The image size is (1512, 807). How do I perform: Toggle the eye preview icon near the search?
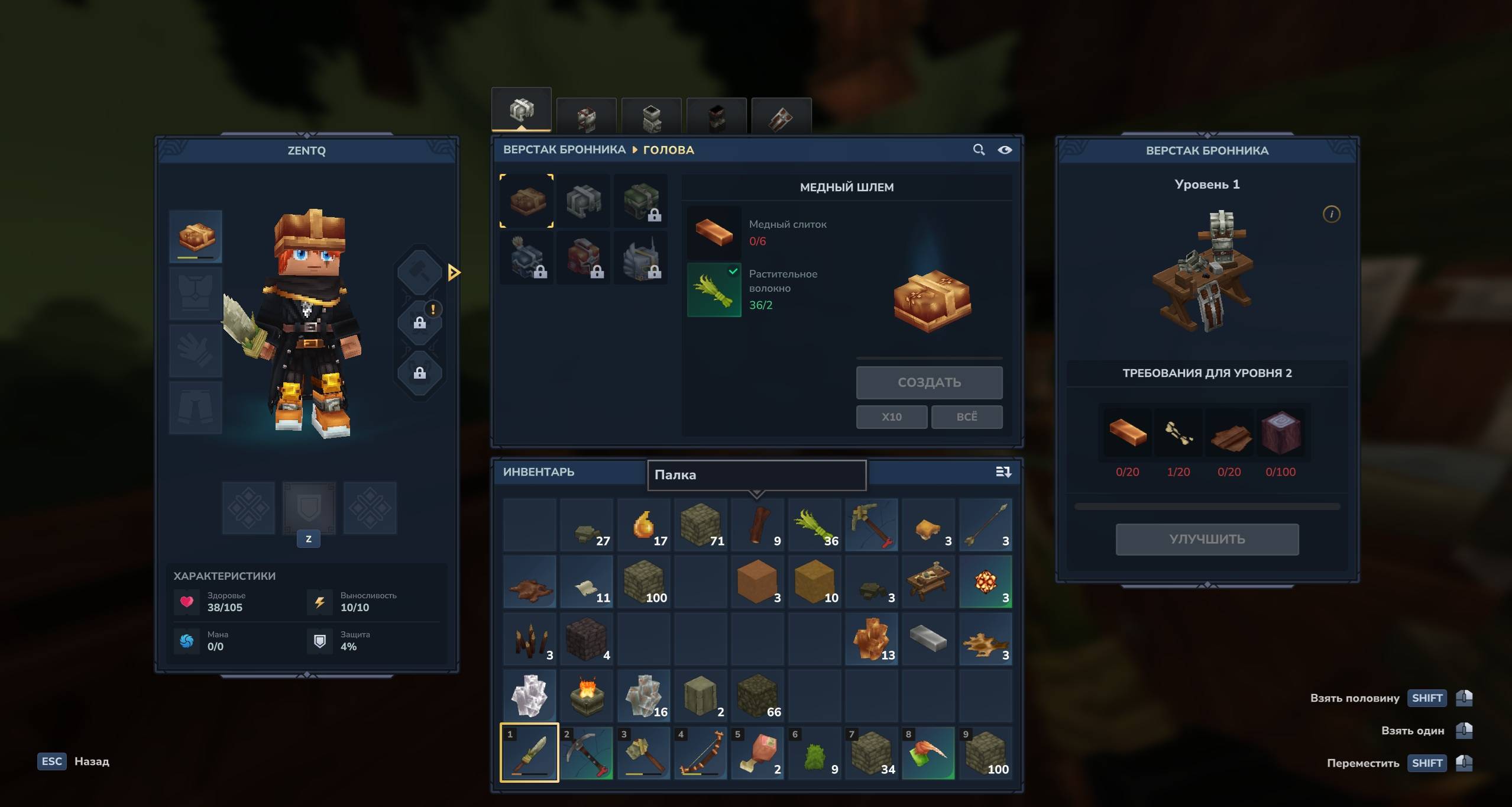point(1005,150)
